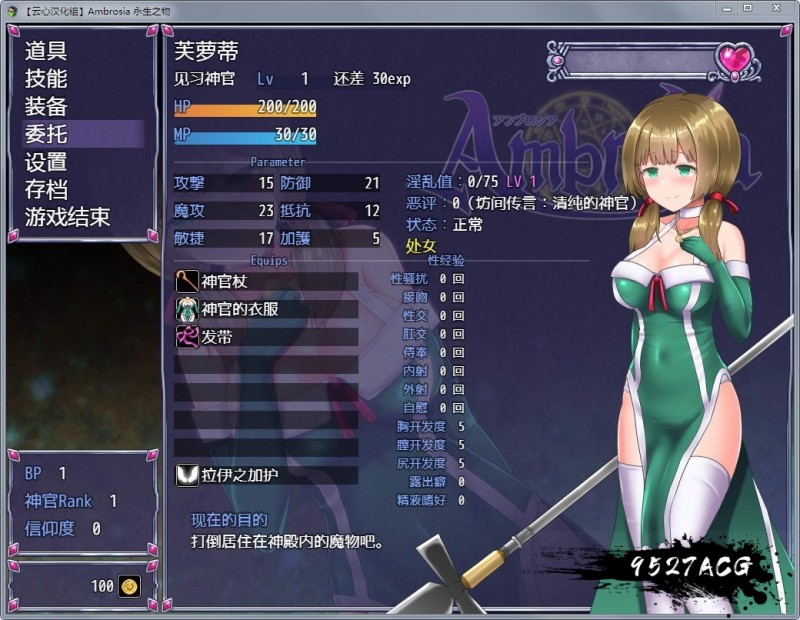Go to 设置 settings
Viewport: 800px width, 620px height.
[x=47, y=161]
